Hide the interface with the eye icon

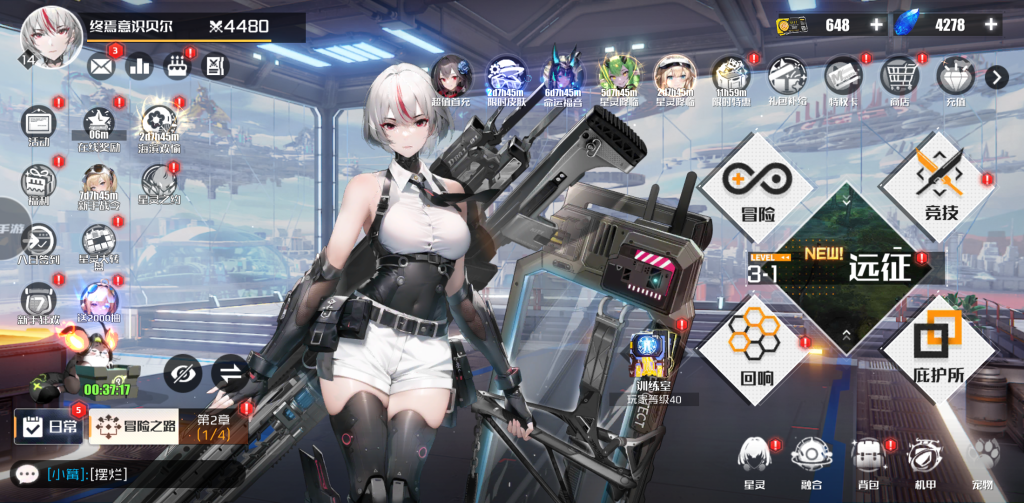point(183,373)
